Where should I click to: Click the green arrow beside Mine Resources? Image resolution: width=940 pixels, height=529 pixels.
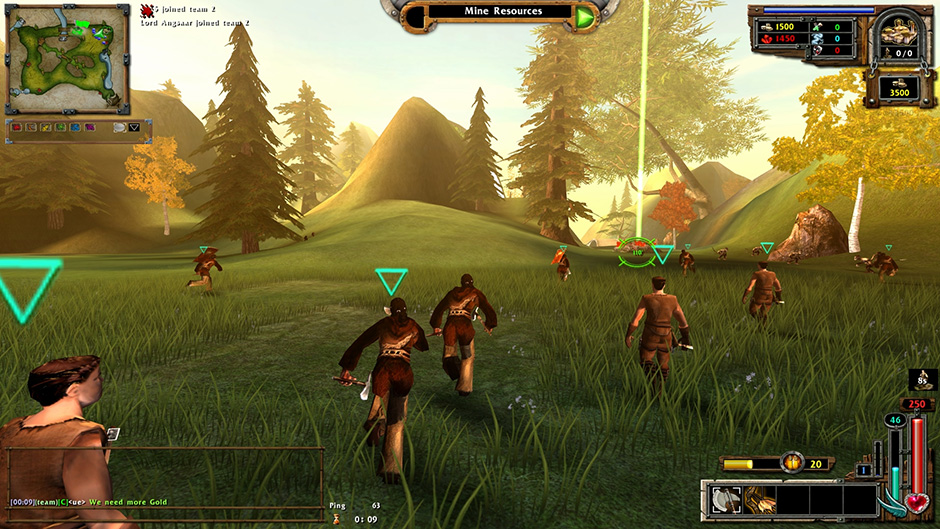pos(584,15)
